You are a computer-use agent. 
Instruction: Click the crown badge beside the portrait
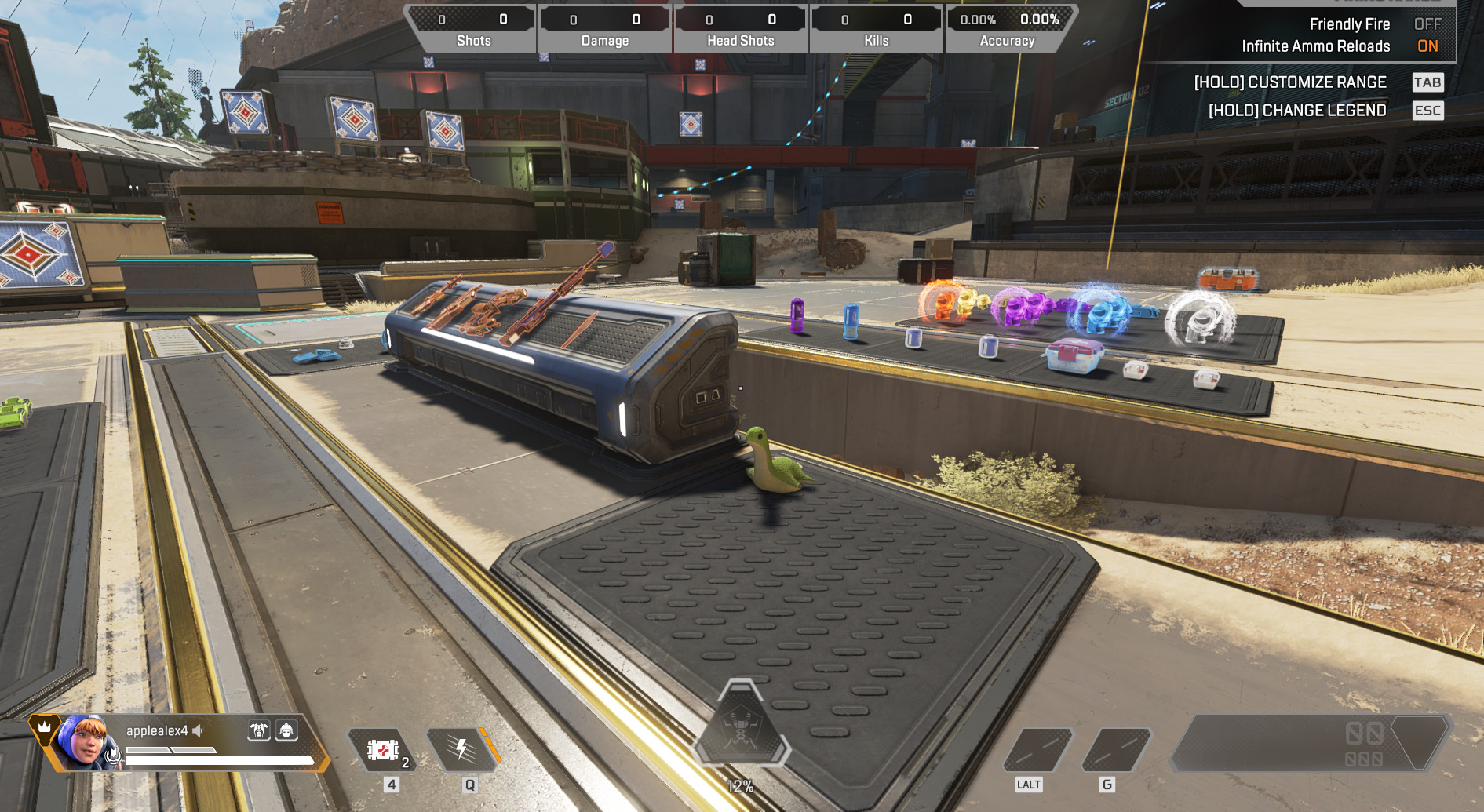(x=45, y=727)
